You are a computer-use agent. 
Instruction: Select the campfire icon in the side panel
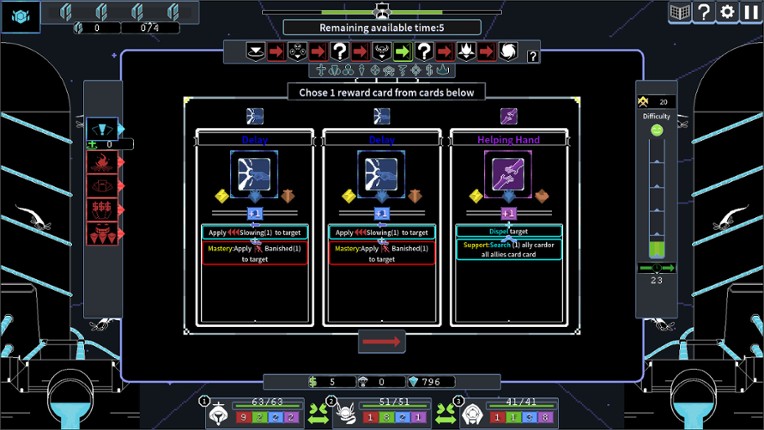(x=102, y=161)
